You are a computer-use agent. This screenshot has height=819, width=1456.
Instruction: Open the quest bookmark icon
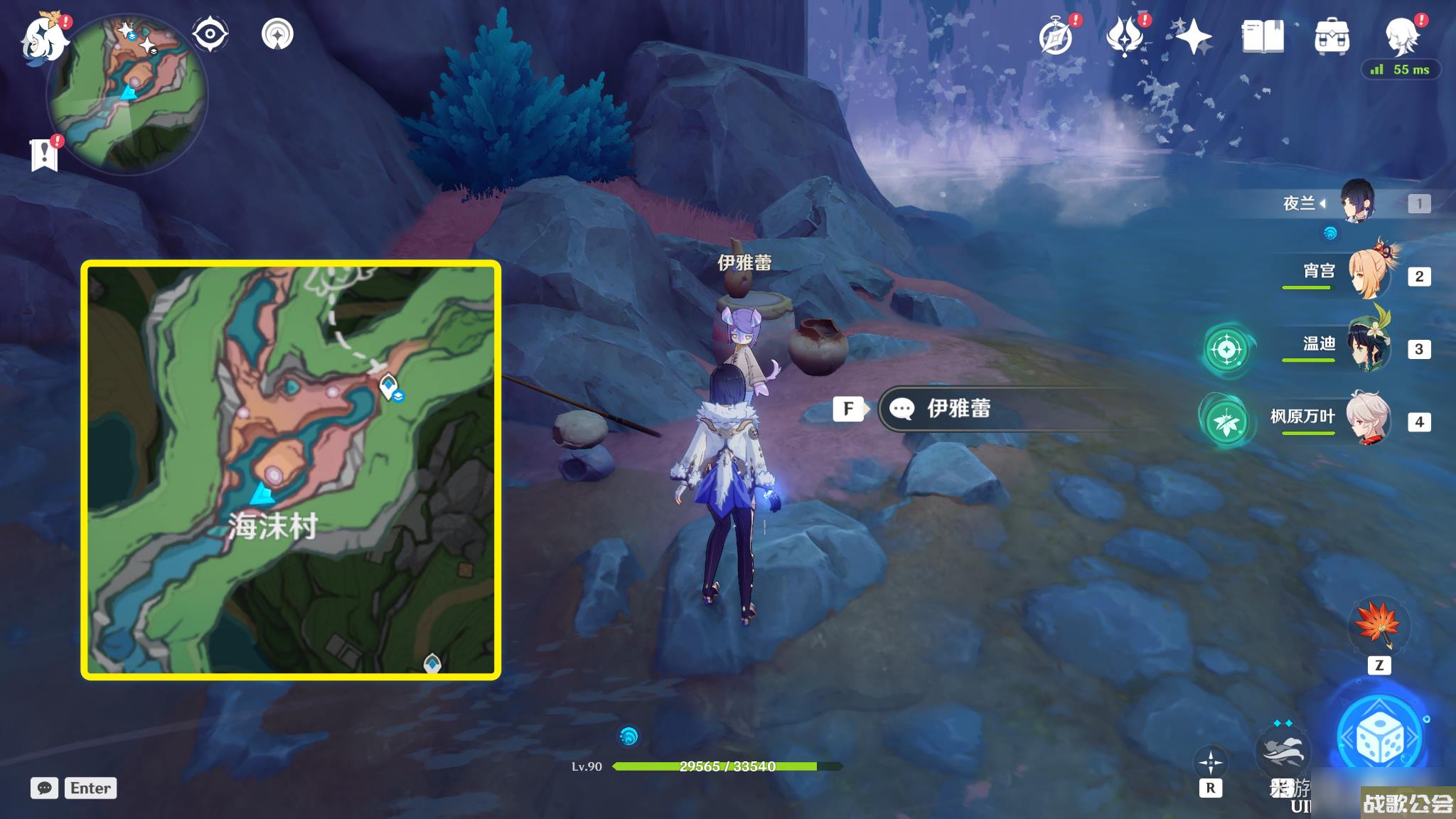point(44,153)
